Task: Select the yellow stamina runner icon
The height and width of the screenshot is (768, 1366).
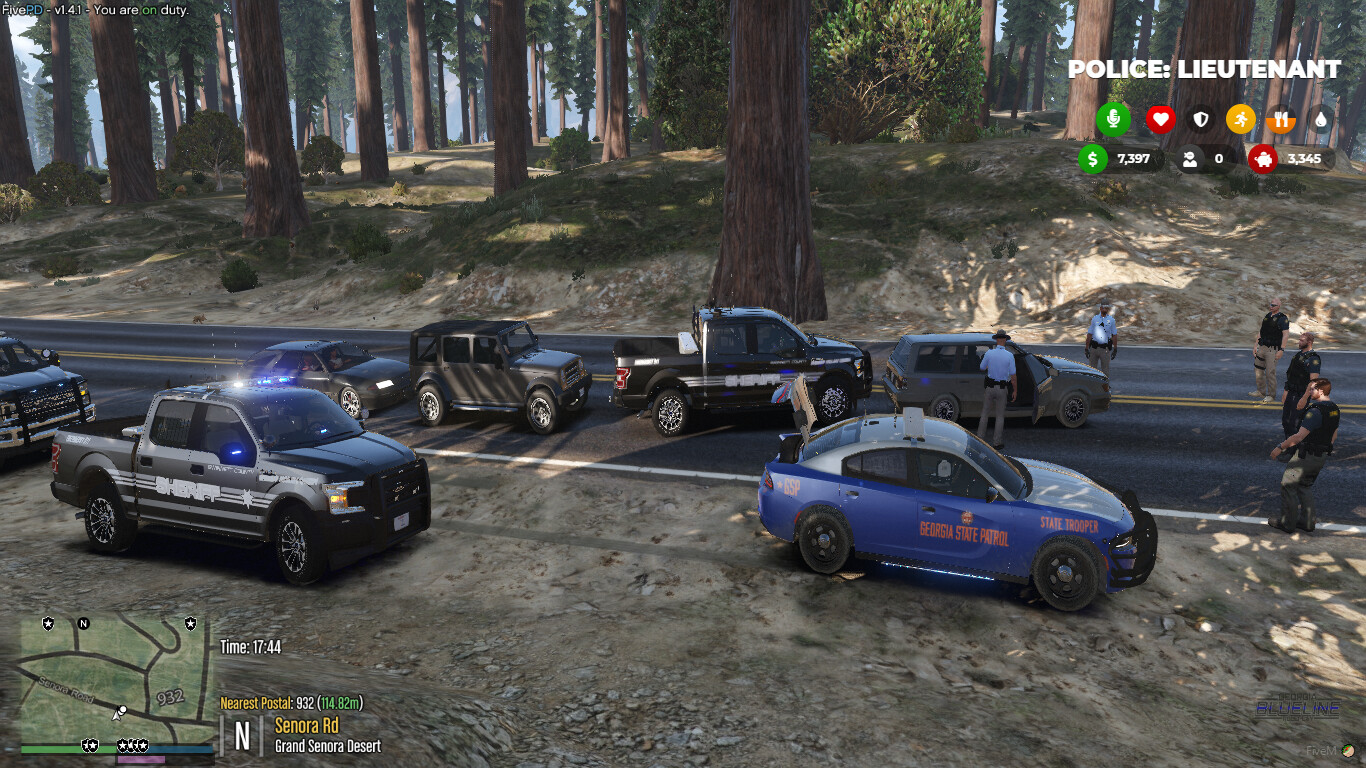Action: click(x=1240, y=119)
